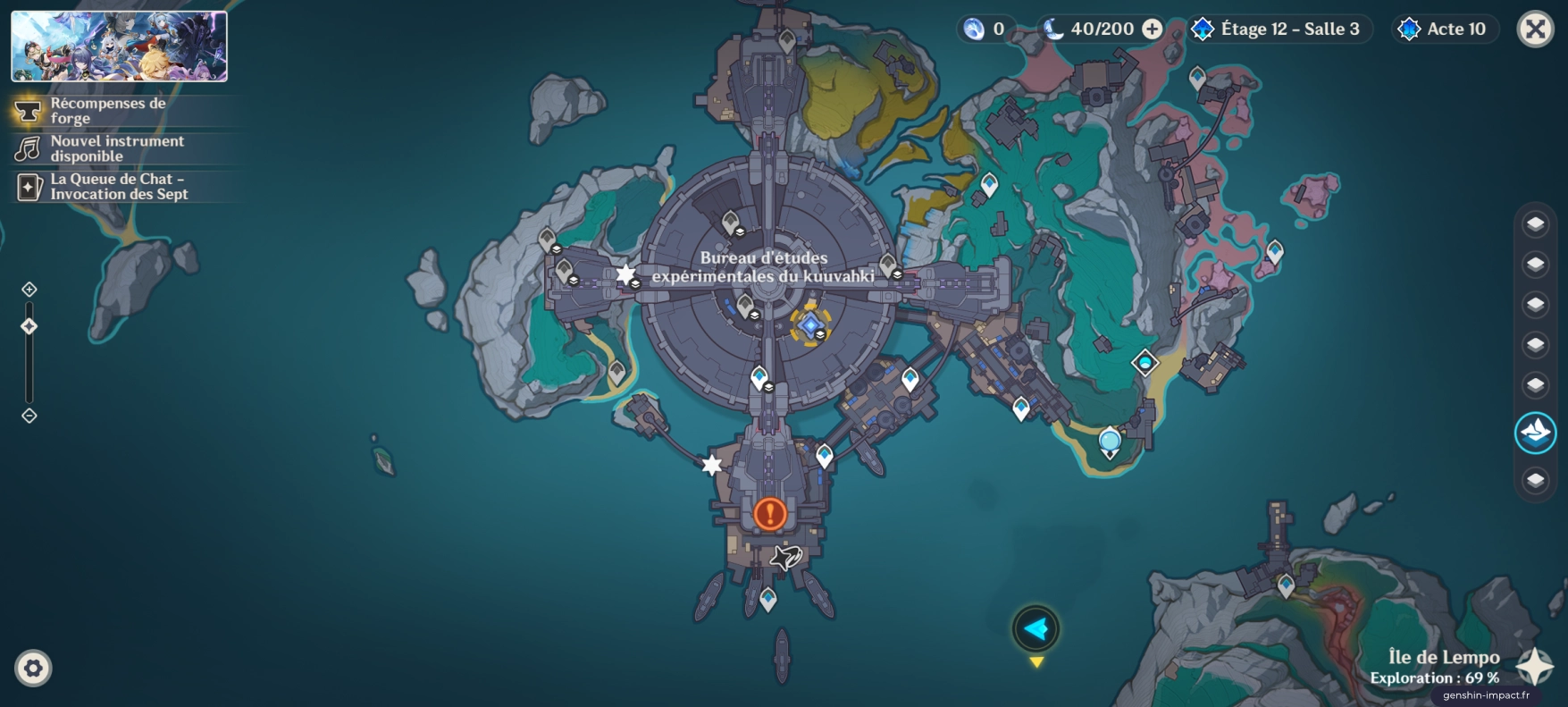Open Récompenses de forge notification
Screen dimensions: 1568x707
tap(107, 111)
